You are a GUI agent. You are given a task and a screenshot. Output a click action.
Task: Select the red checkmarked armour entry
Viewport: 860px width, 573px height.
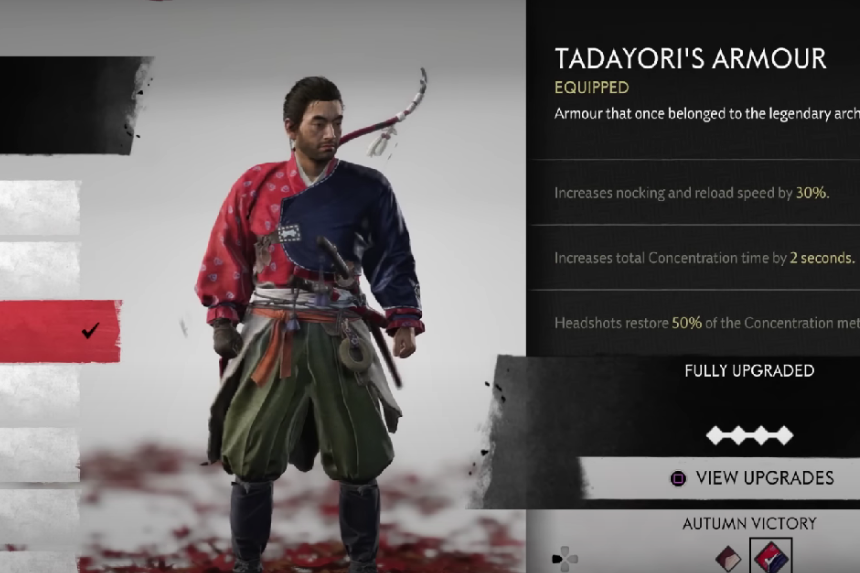[60, 331]
